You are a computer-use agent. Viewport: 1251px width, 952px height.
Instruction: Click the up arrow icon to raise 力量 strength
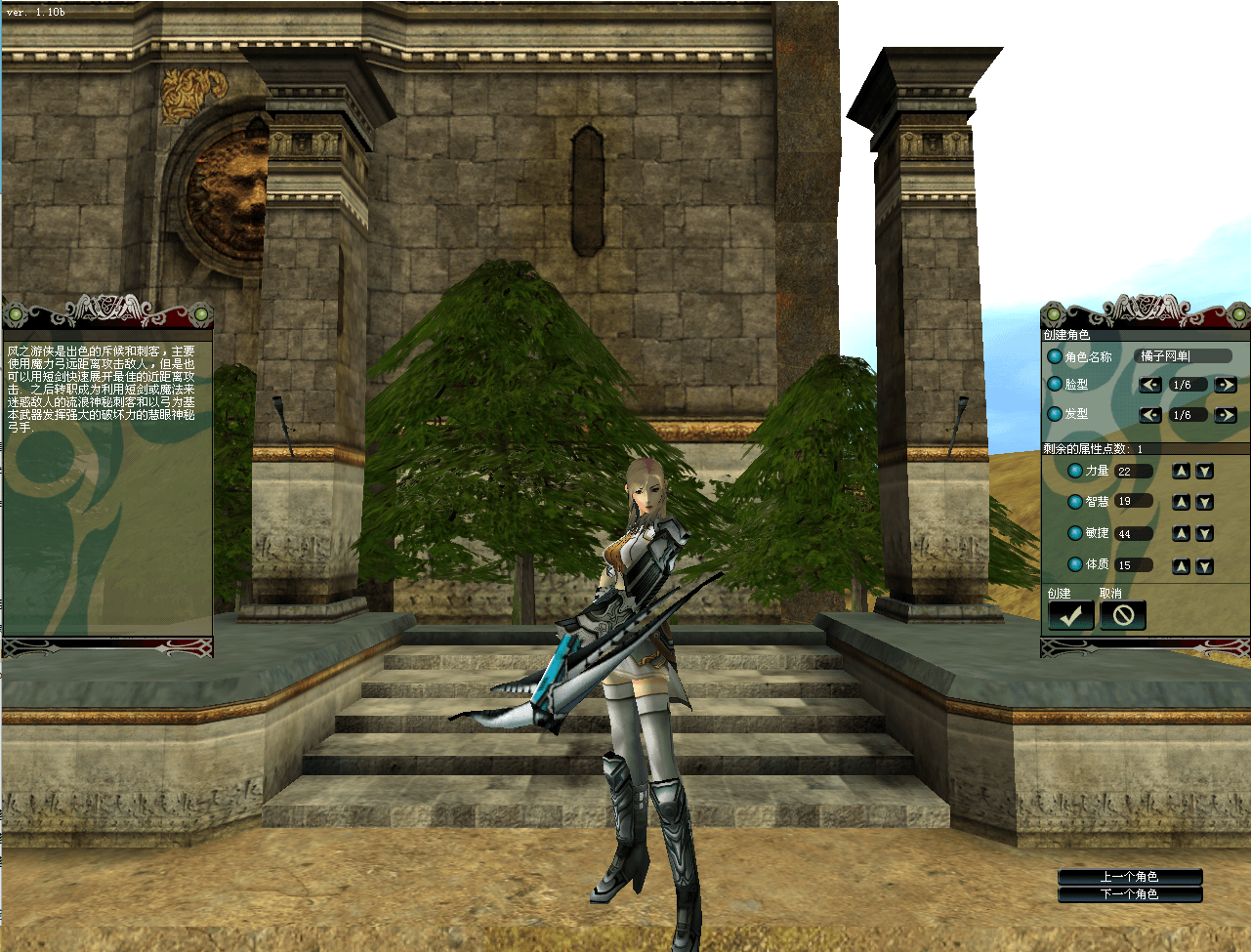click(x=1183, y=470)
